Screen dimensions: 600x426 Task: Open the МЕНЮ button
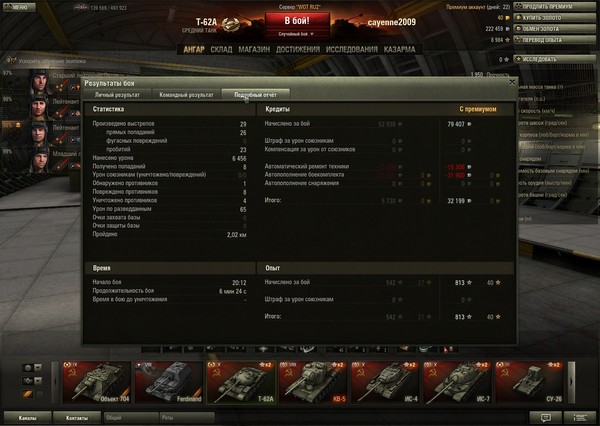17,4
